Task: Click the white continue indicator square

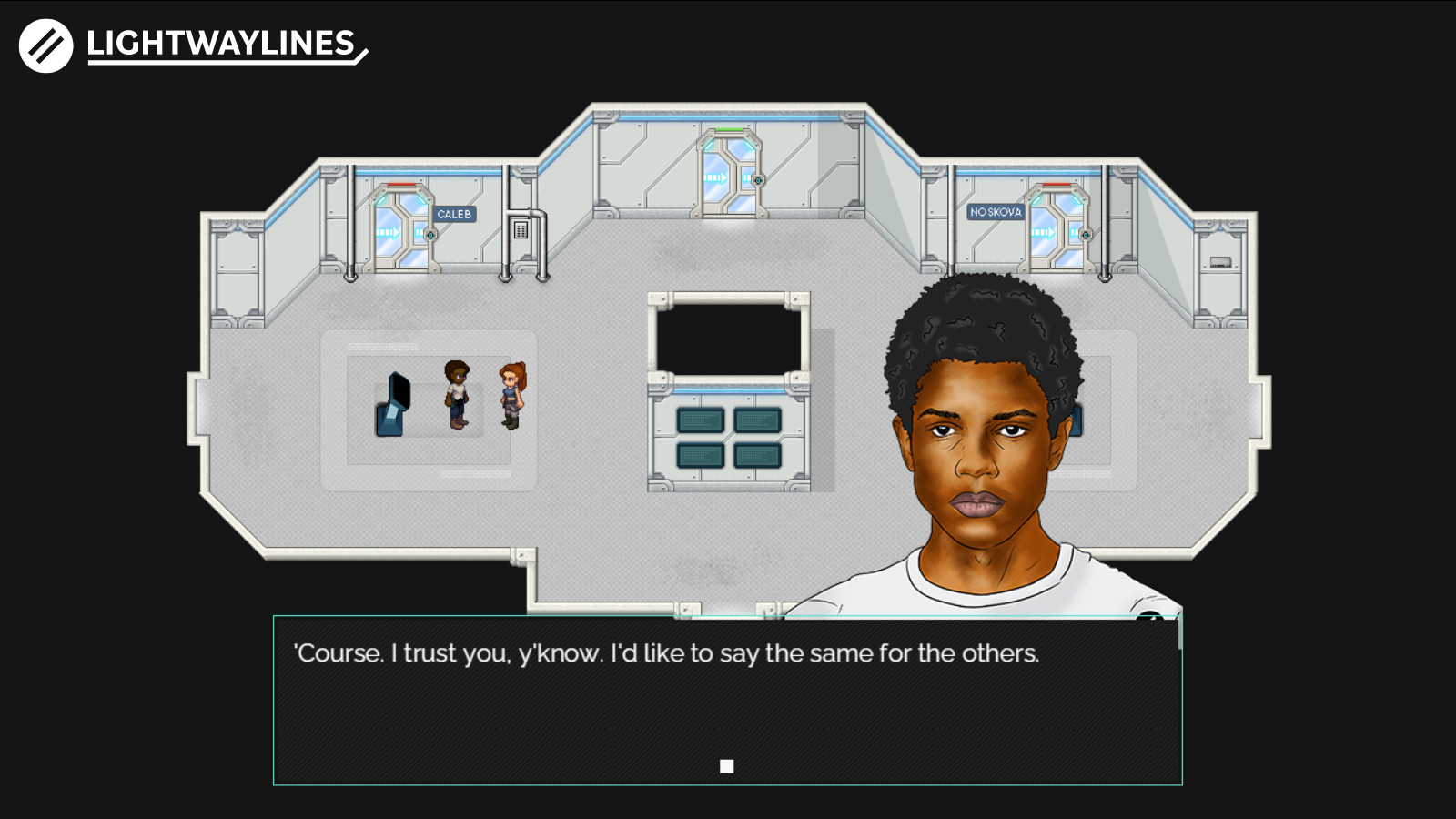Action: 727,765
